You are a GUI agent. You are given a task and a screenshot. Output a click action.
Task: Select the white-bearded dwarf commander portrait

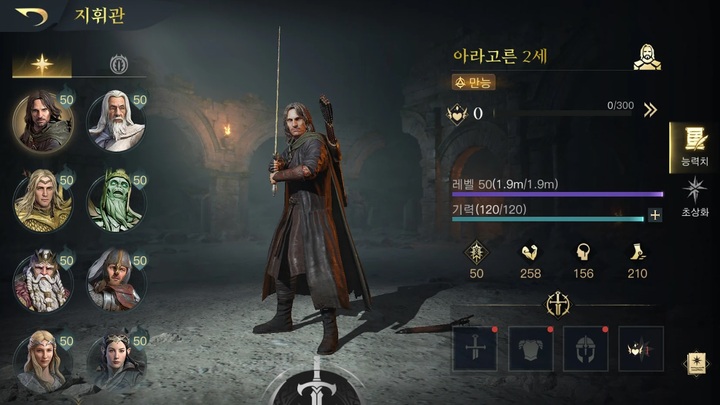(x=42, y=279)
